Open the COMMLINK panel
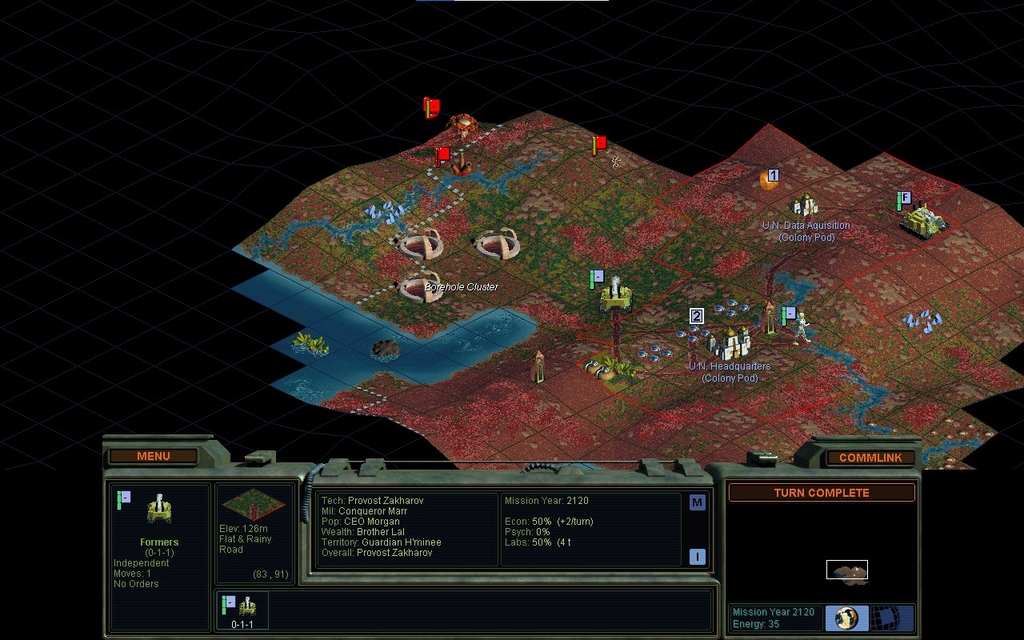 click(x=870, y=458)
